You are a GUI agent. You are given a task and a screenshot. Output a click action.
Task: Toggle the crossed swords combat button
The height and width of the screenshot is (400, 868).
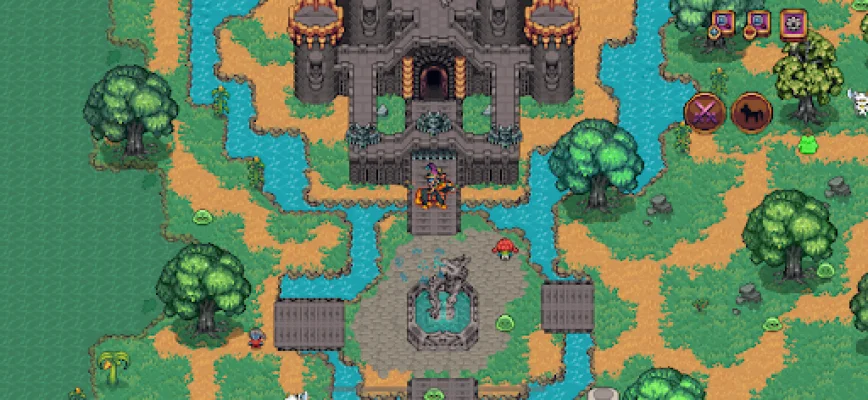[x=704, y=112]
